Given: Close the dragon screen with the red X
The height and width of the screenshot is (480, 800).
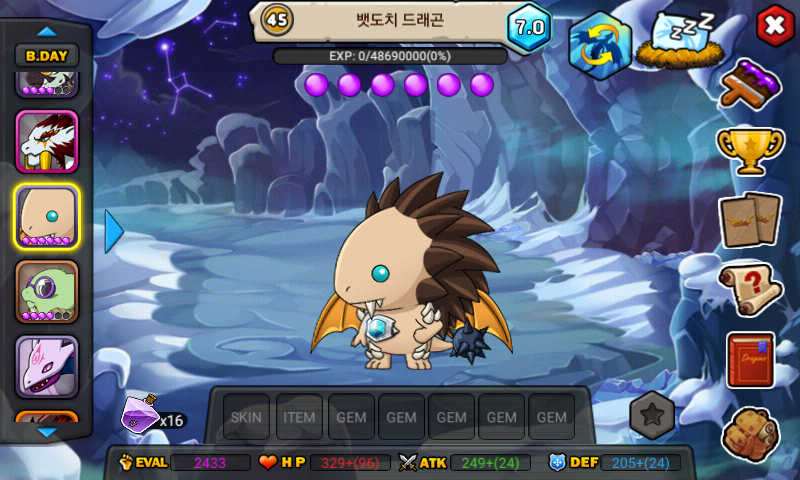Looking at the screenshot, I should (773, 26).
